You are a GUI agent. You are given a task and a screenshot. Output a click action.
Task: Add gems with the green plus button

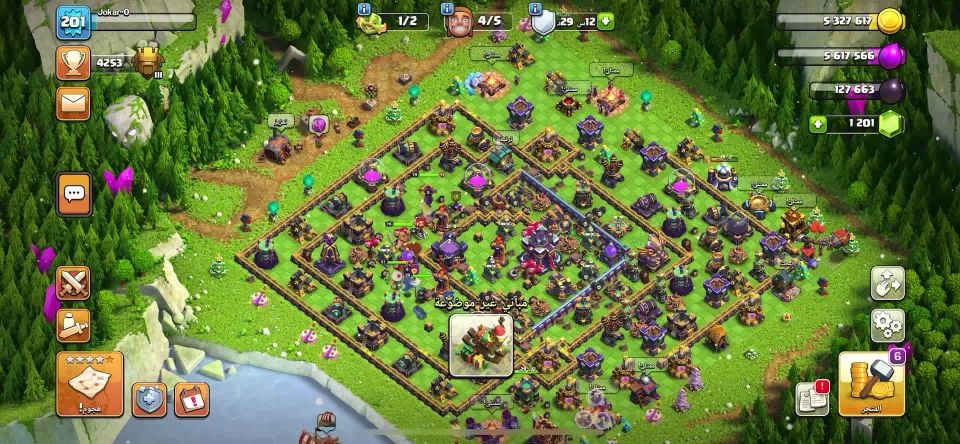click(818, 124)
